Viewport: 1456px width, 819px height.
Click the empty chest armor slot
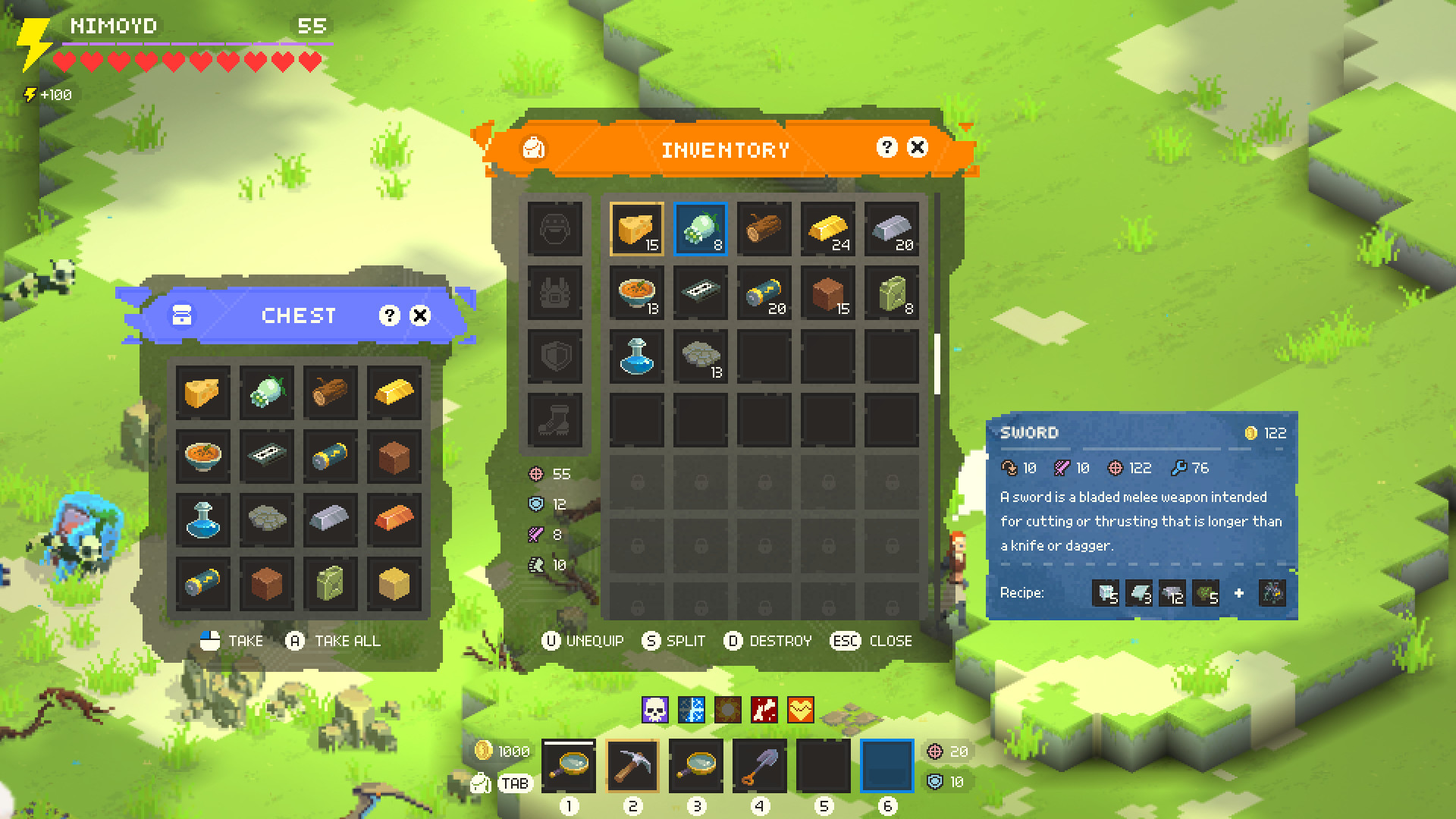click(x=556, y=293)
